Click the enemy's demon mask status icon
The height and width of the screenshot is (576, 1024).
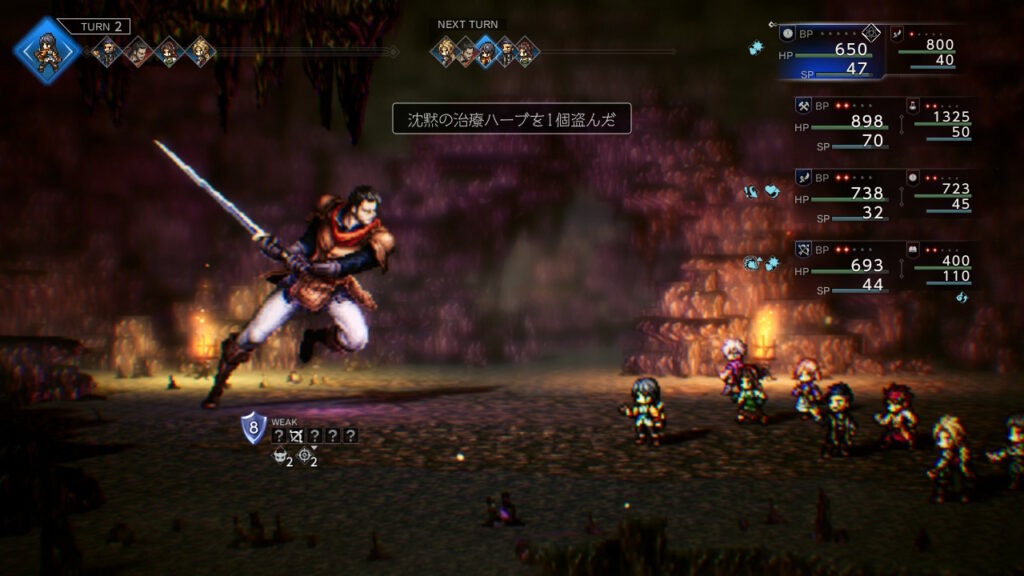point(278,457)
